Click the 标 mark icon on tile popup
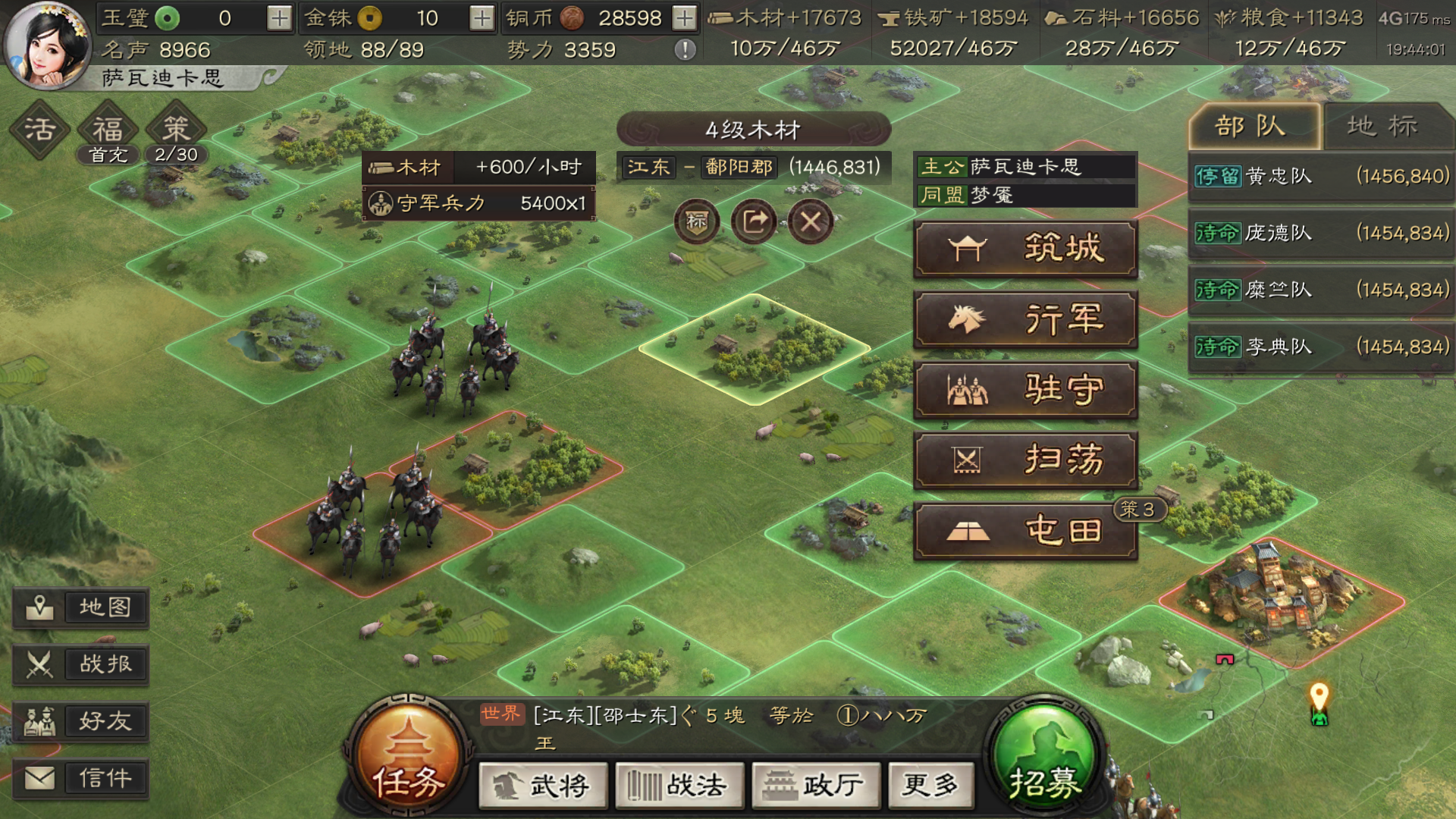This screenshot has width=1456, height=819. (696, 222)
